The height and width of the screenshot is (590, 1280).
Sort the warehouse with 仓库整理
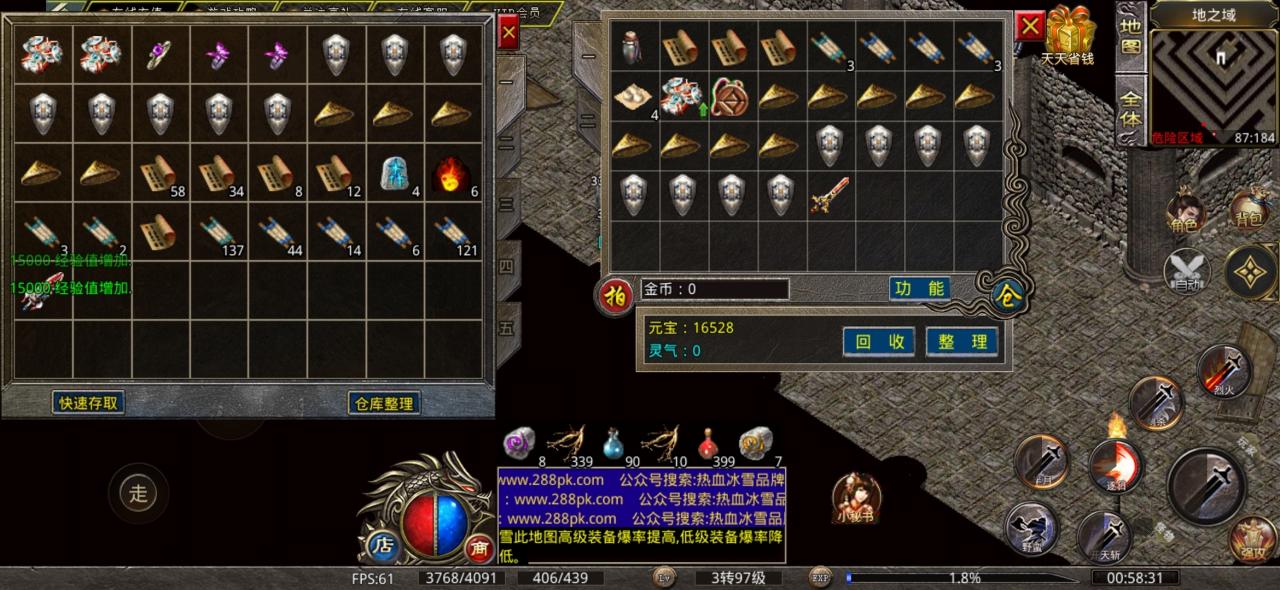pos(383,403)
